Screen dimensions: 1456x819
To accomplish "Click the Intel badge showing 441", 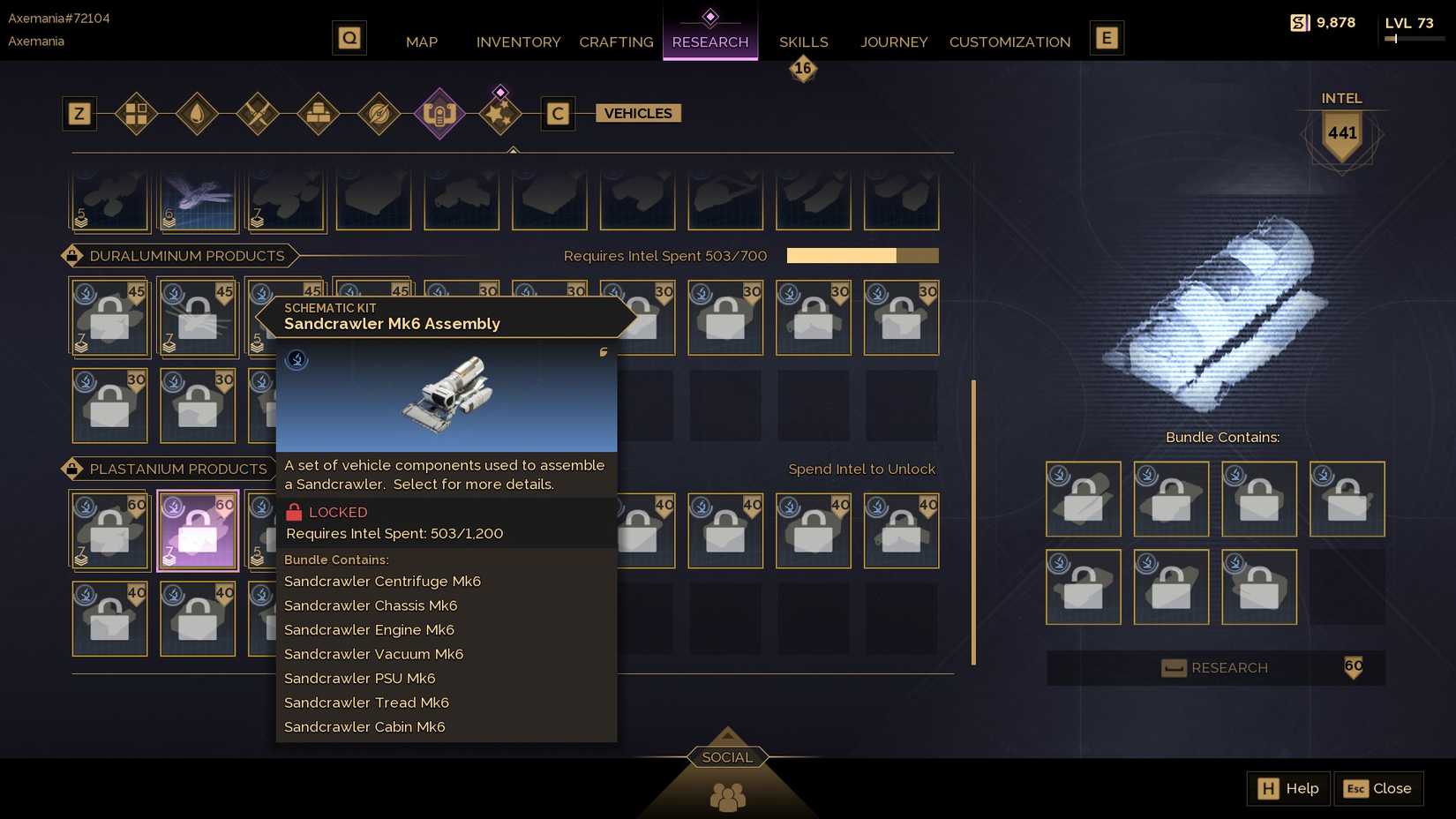I will (x=1341, y=134).
